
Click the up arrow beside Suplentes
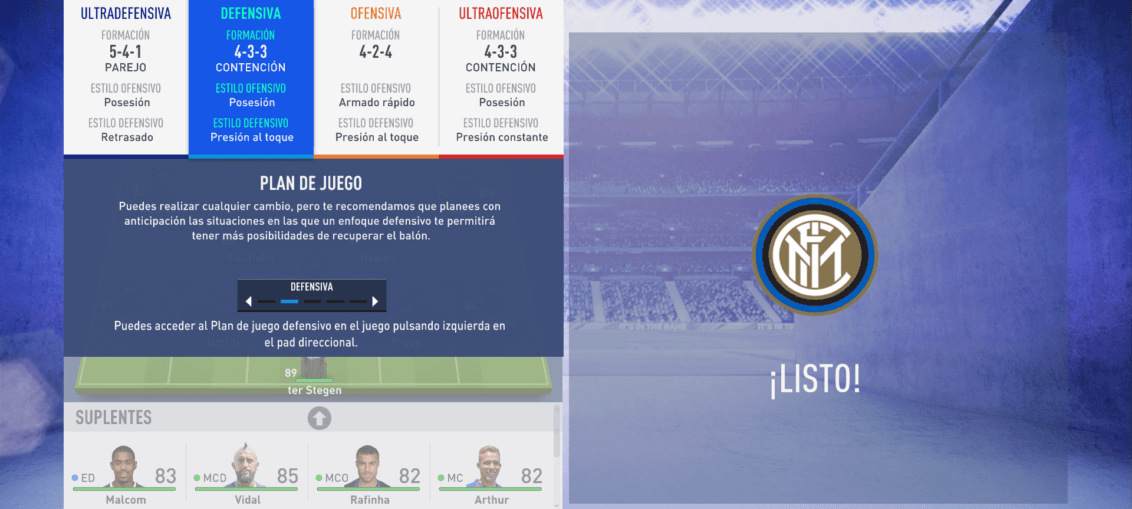tap(319, 418)
